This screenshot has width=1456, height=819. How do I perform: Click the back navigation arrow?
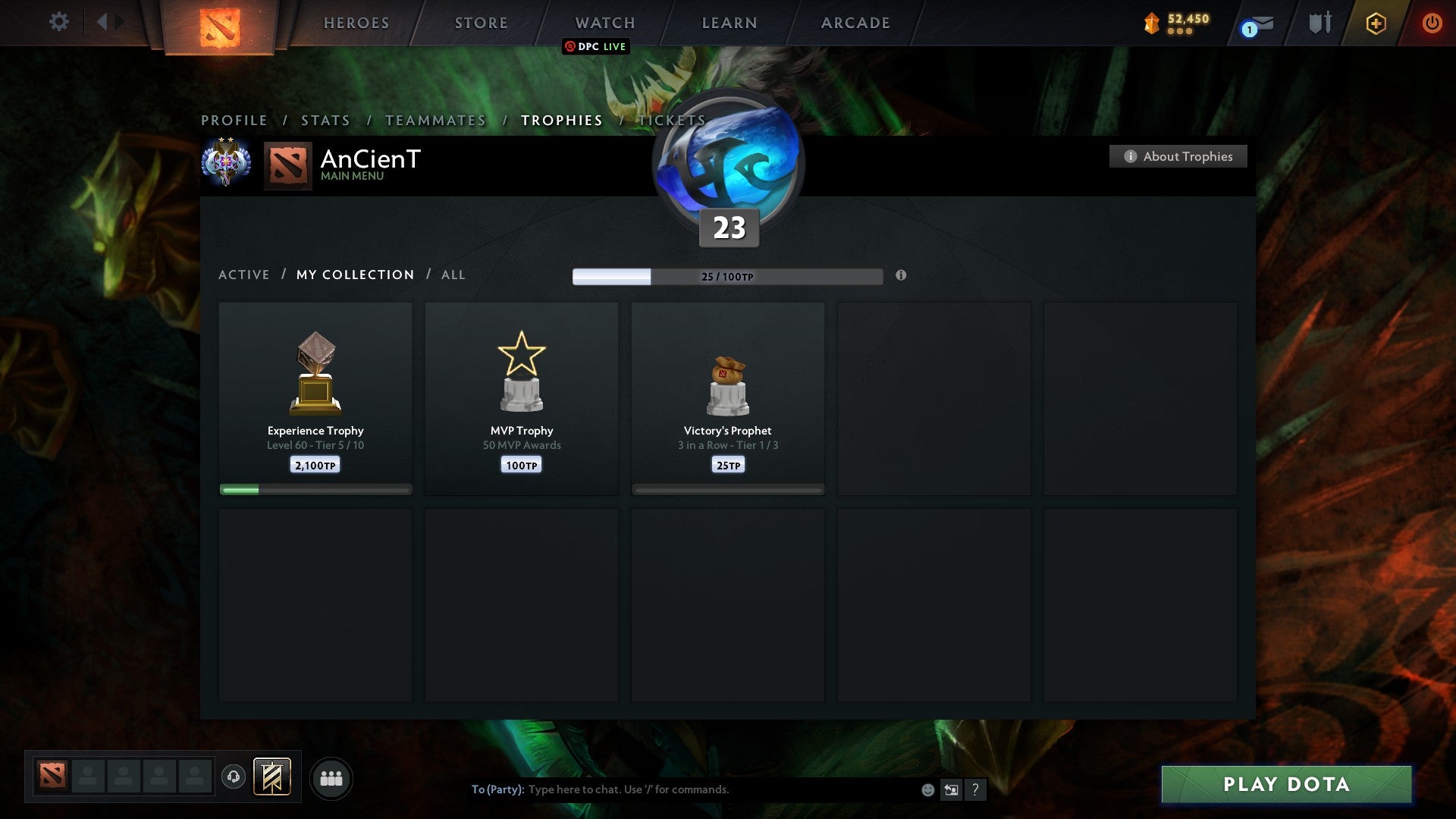click(104, 22)
